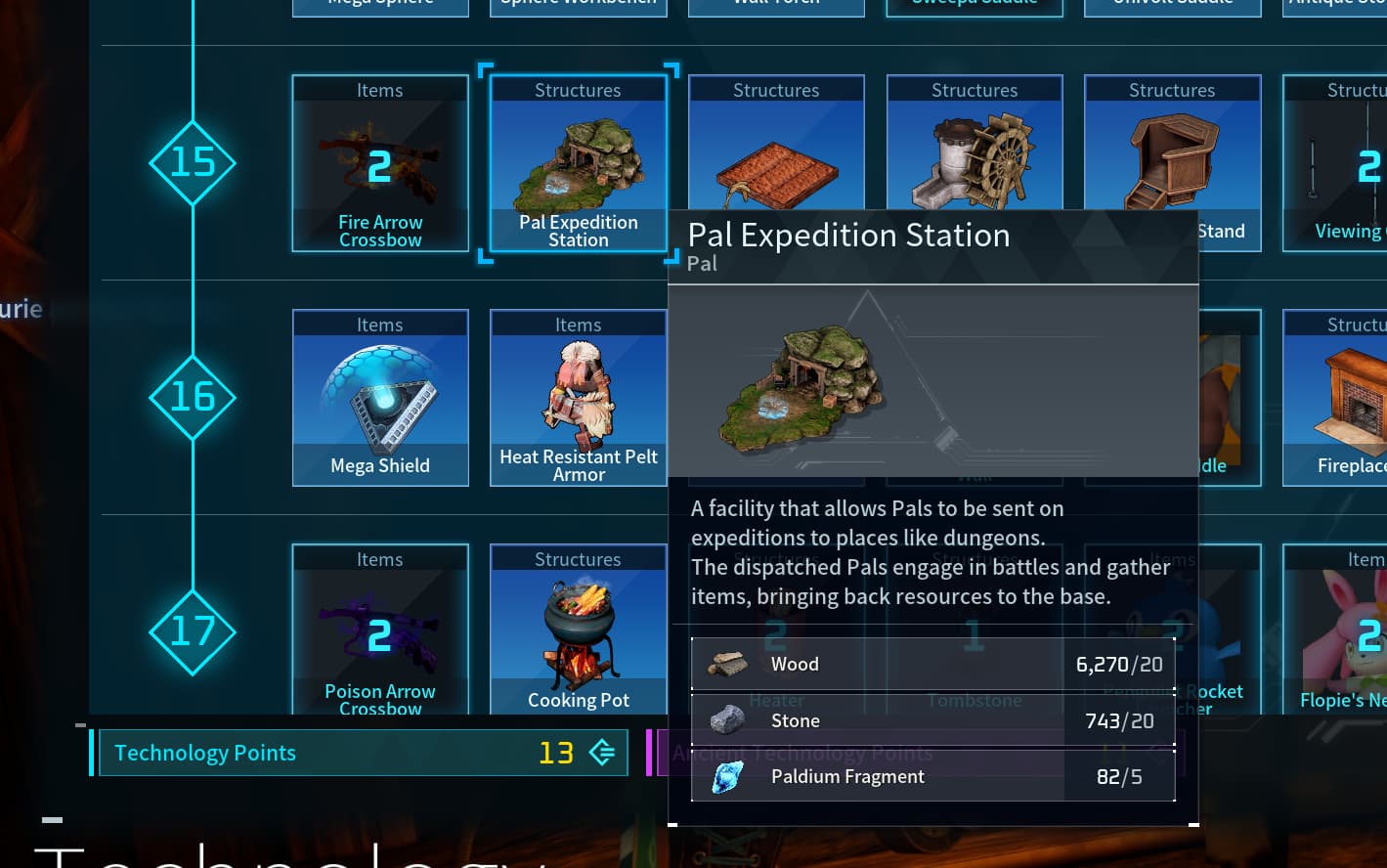The width and height of the screenshot is (1387, 868).
Task: Select the Mega Shield technology icon
Action: coord(380,397)
